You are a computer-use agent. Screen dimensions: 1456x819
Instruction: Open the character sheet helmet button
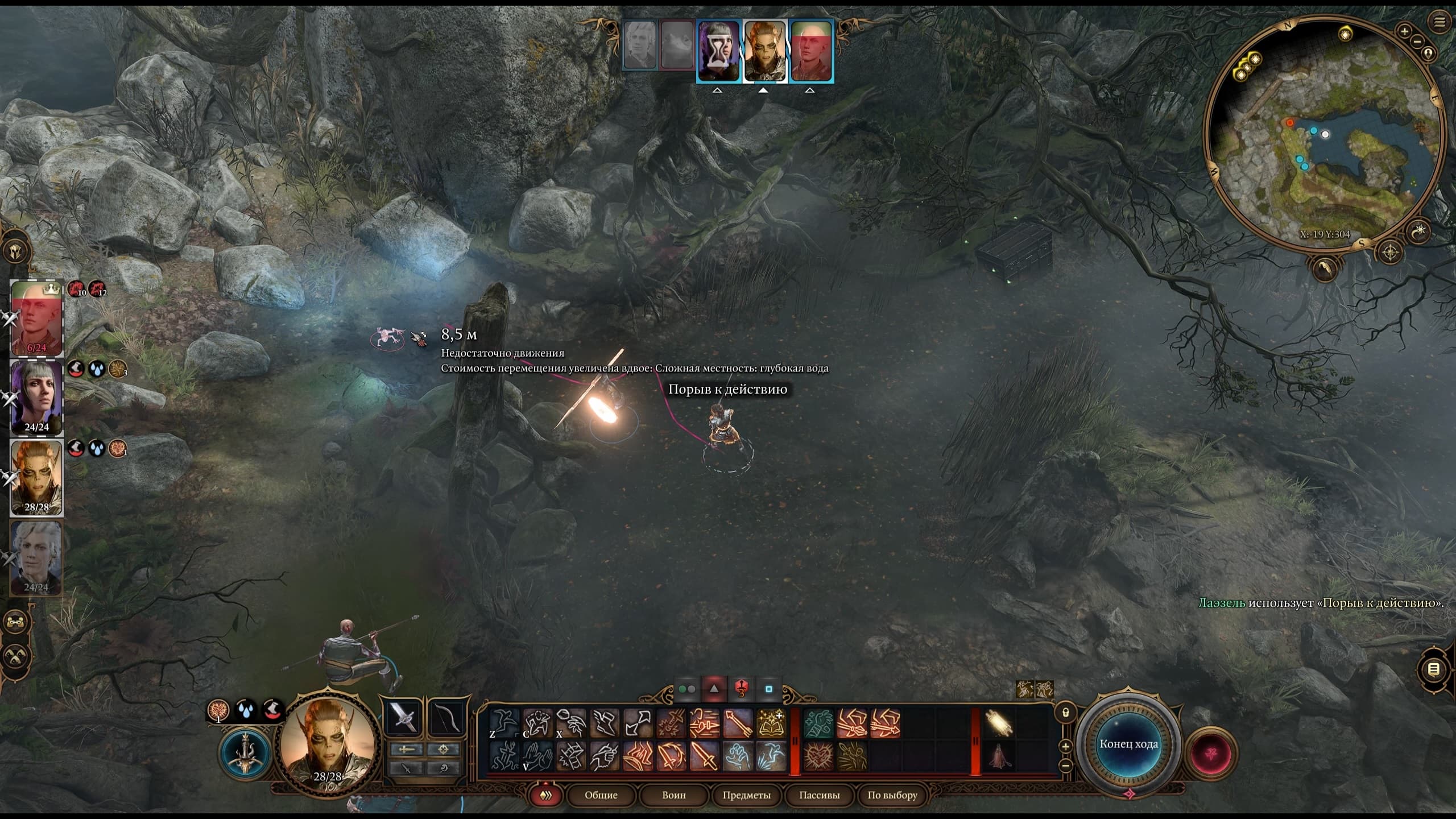pos(16,251)
